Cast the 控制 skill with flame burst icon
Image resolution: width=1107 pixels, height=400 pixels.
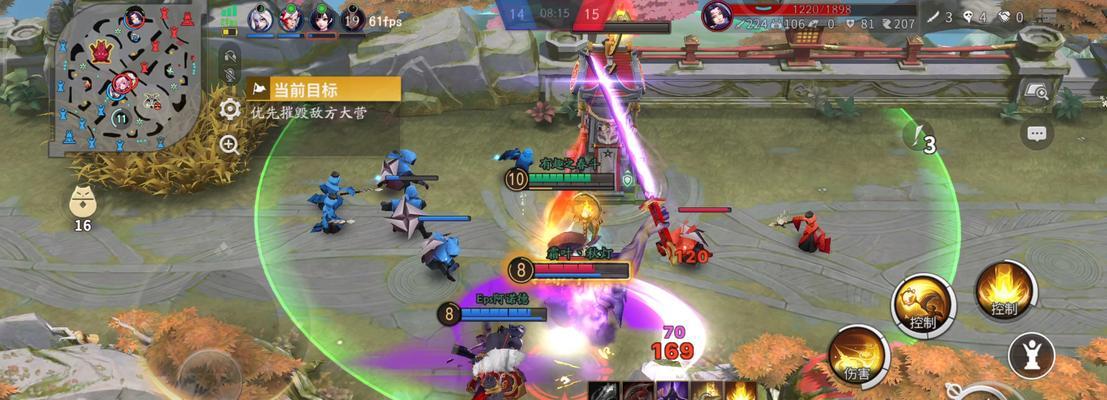(x=1004, y=290)
